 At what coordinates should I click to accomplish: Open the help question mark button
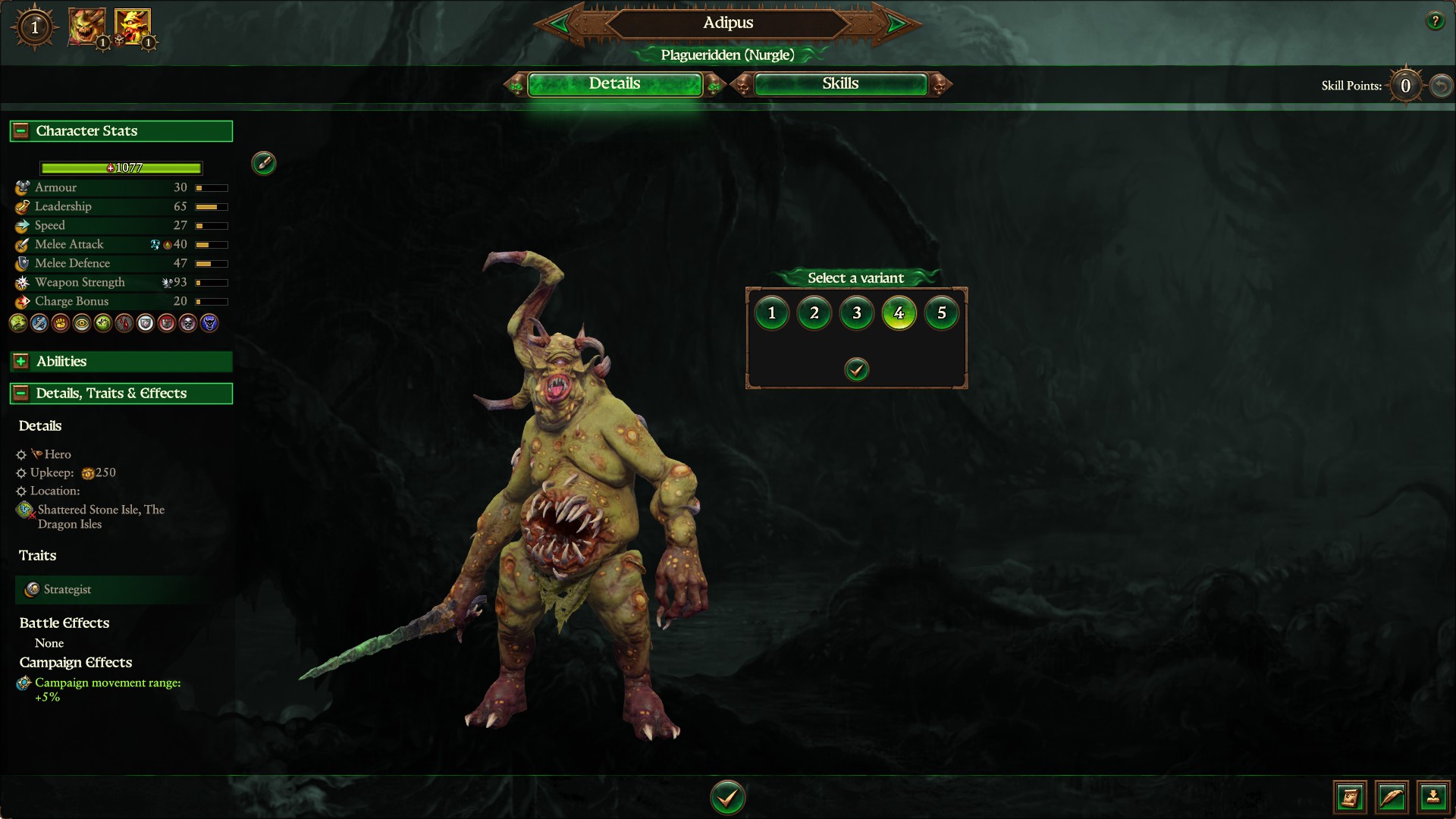point(1435,21)
